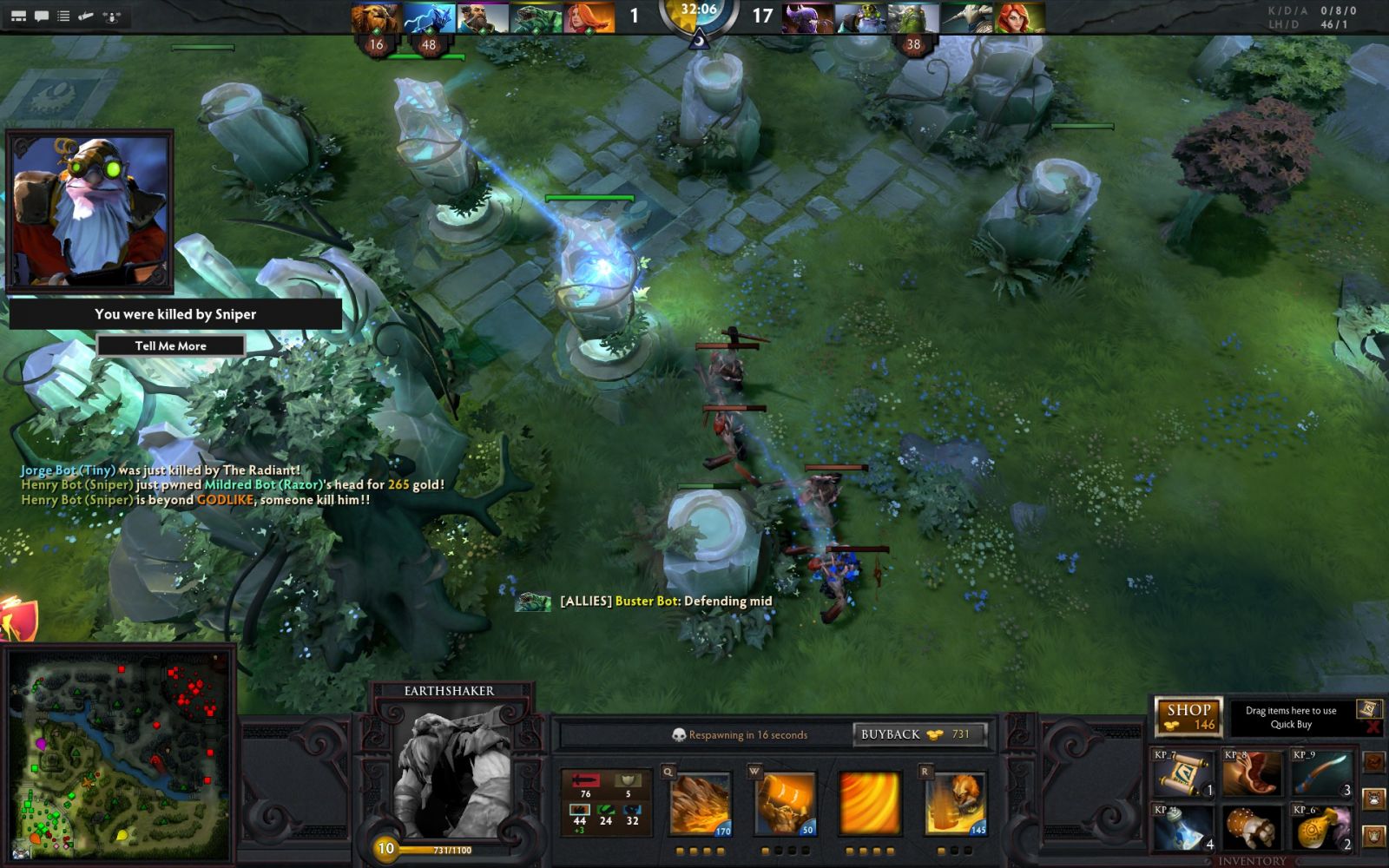Clear Quick Buy with the red X
The width and height of the screenshot is (1389, 868).
pos(1372,727)
